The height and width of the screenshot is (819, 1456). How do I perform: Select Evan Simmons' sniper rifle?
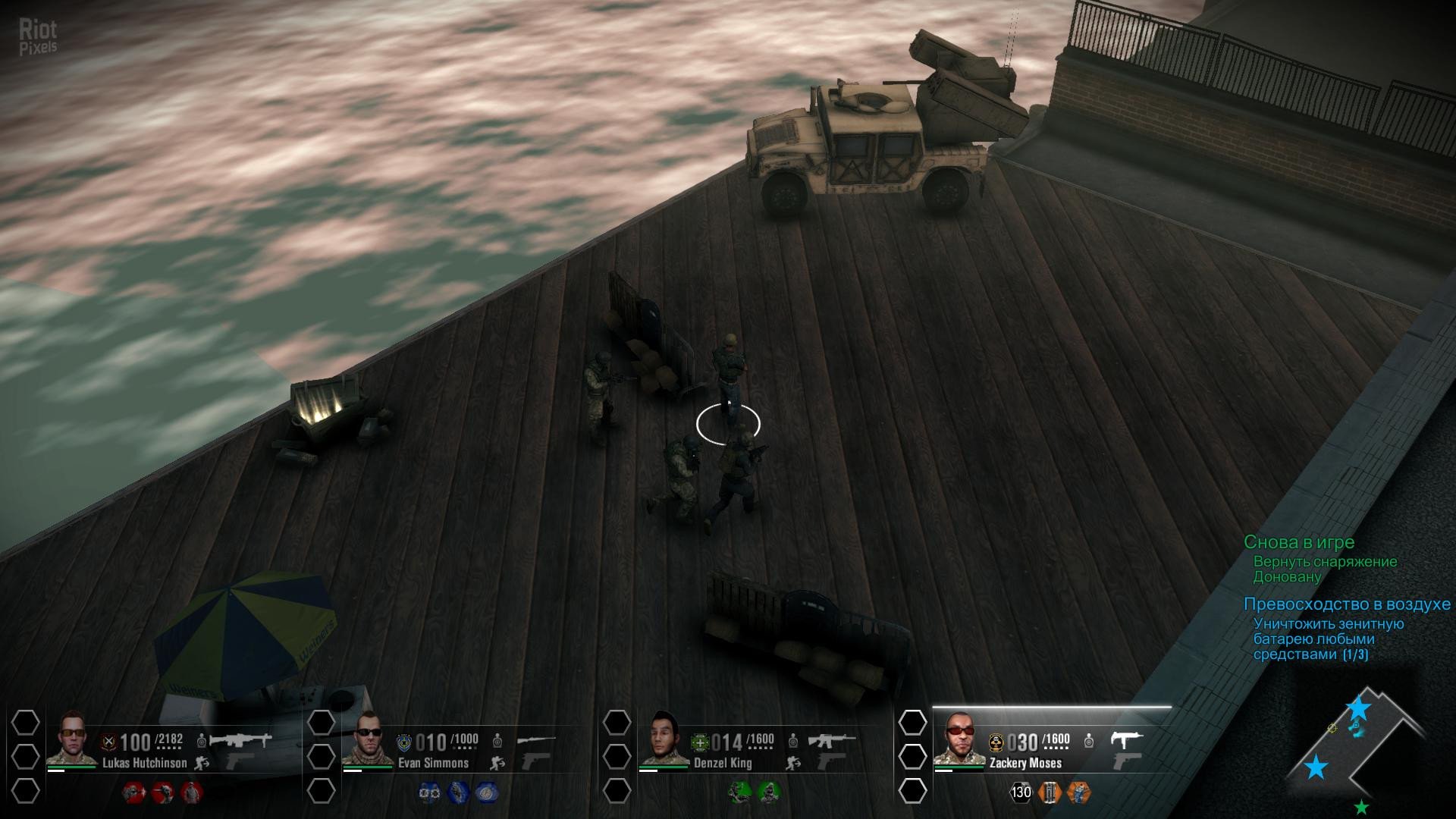coord(536,739)
